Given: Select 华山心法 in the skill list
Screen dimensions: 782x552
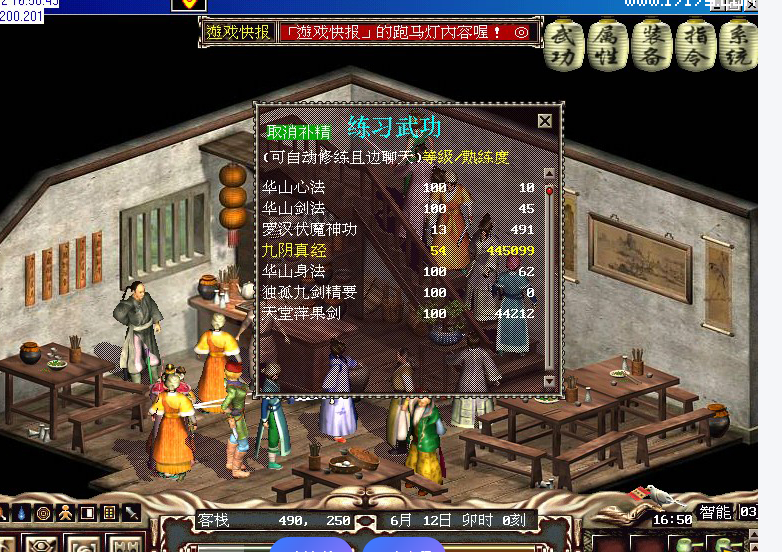Looking at the screenshot, I should click(x=294, y=187).
